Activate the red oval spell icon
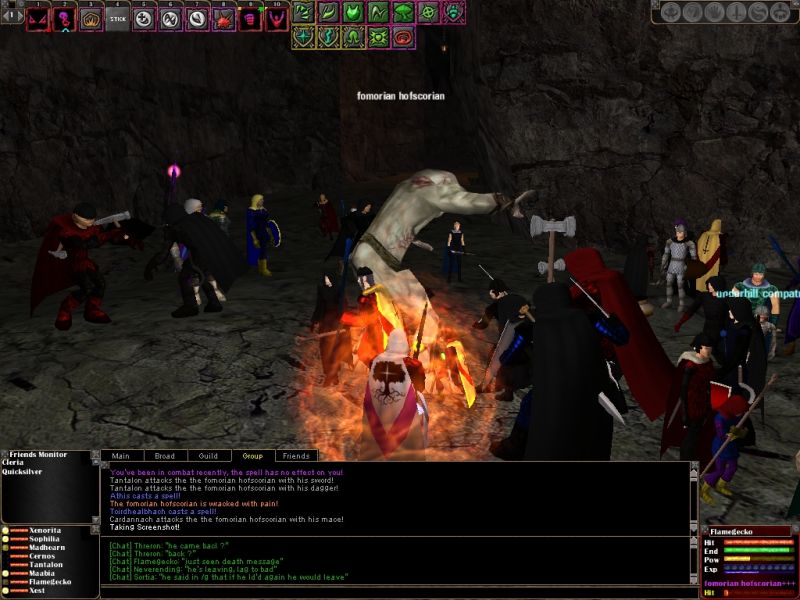The height and width of the screenshot is (600, 800). 403,38
